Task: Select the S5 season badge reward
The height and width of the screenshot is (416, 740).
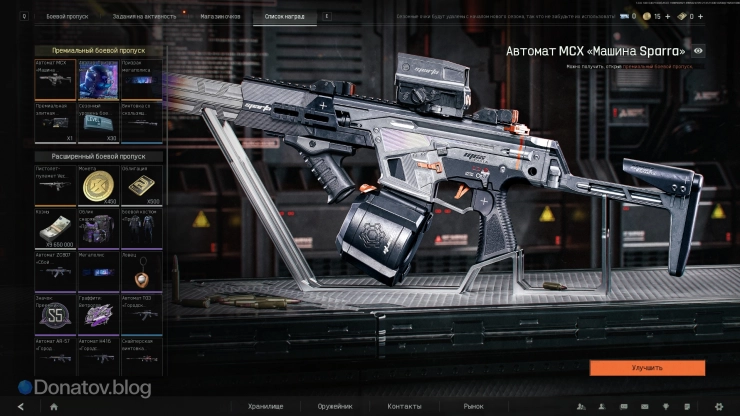Action: point(55,315)
